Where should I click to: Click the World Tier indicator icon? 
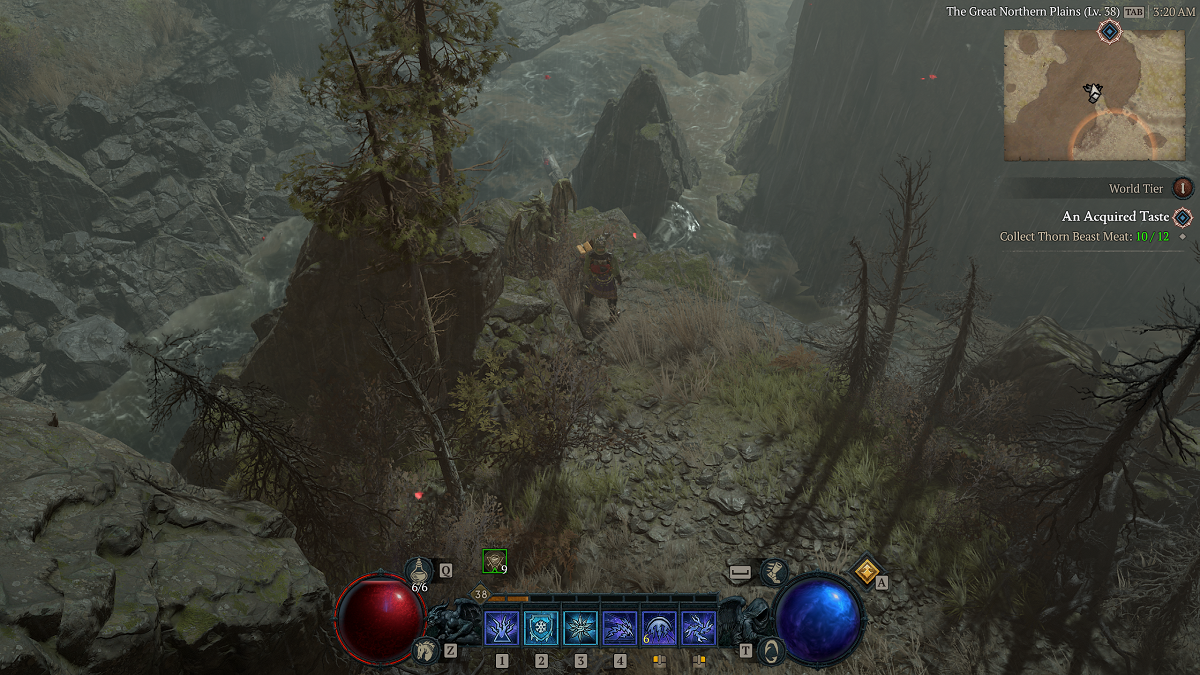(x=1183, y=188)
